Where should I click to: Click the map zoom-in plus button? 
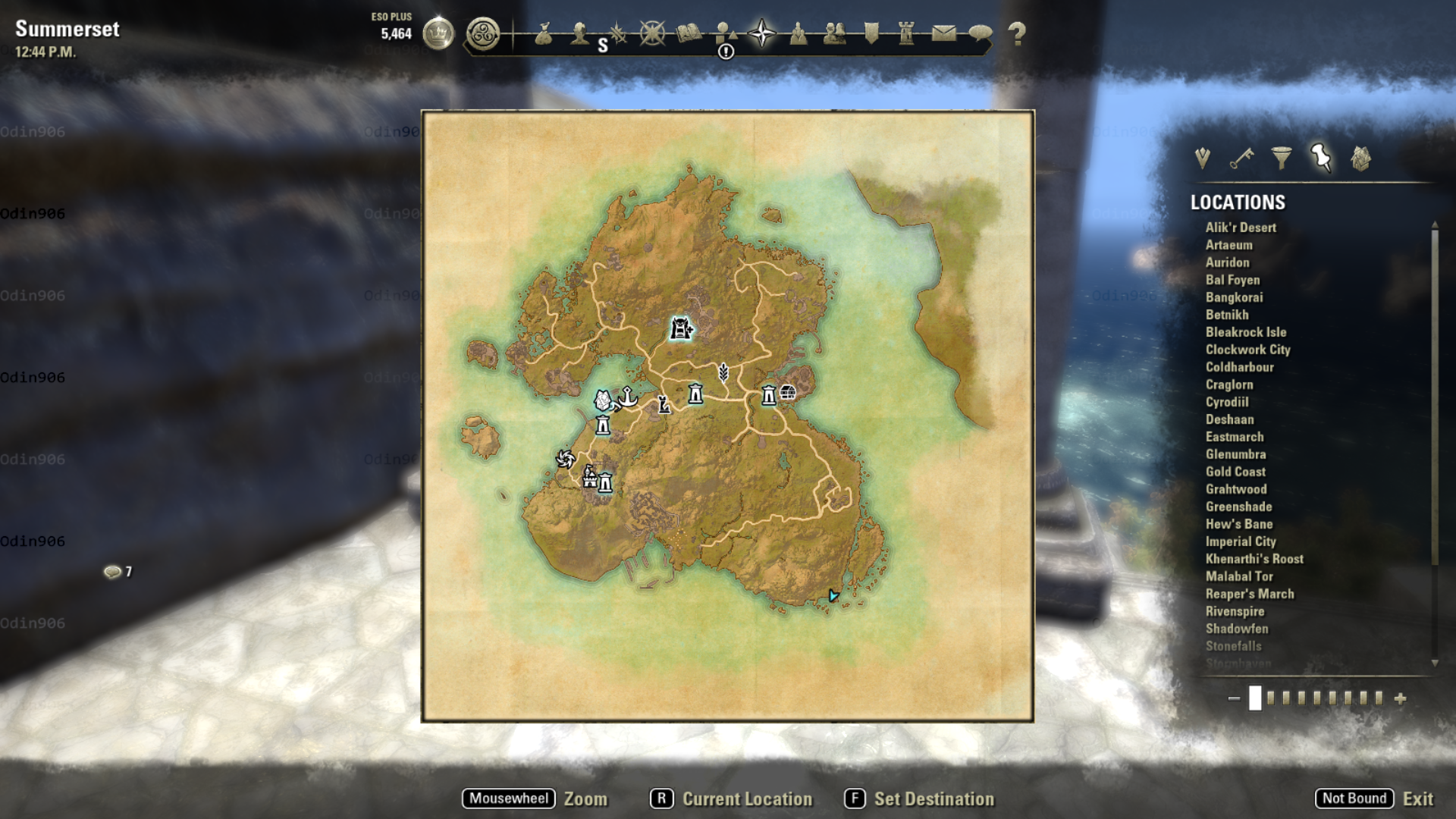pos(1400,698)
